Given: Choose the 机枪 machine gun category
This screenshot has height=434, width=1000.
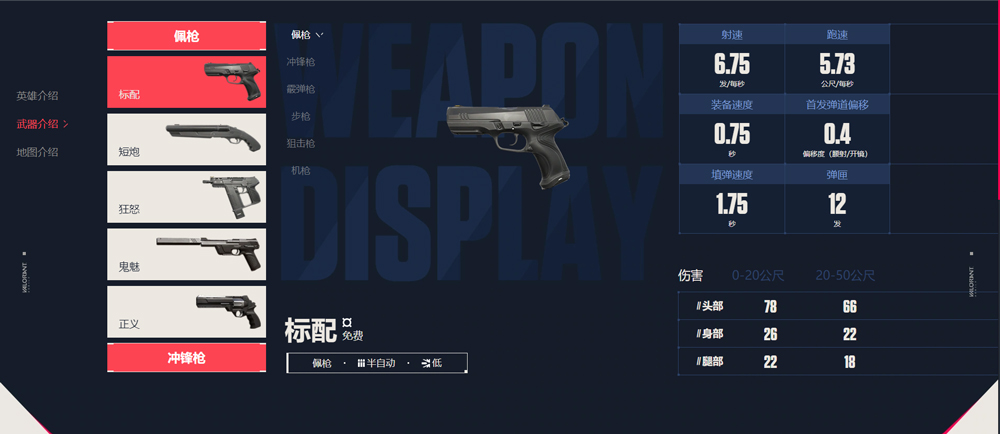Looking at the screenshot, I should (301, 171).
